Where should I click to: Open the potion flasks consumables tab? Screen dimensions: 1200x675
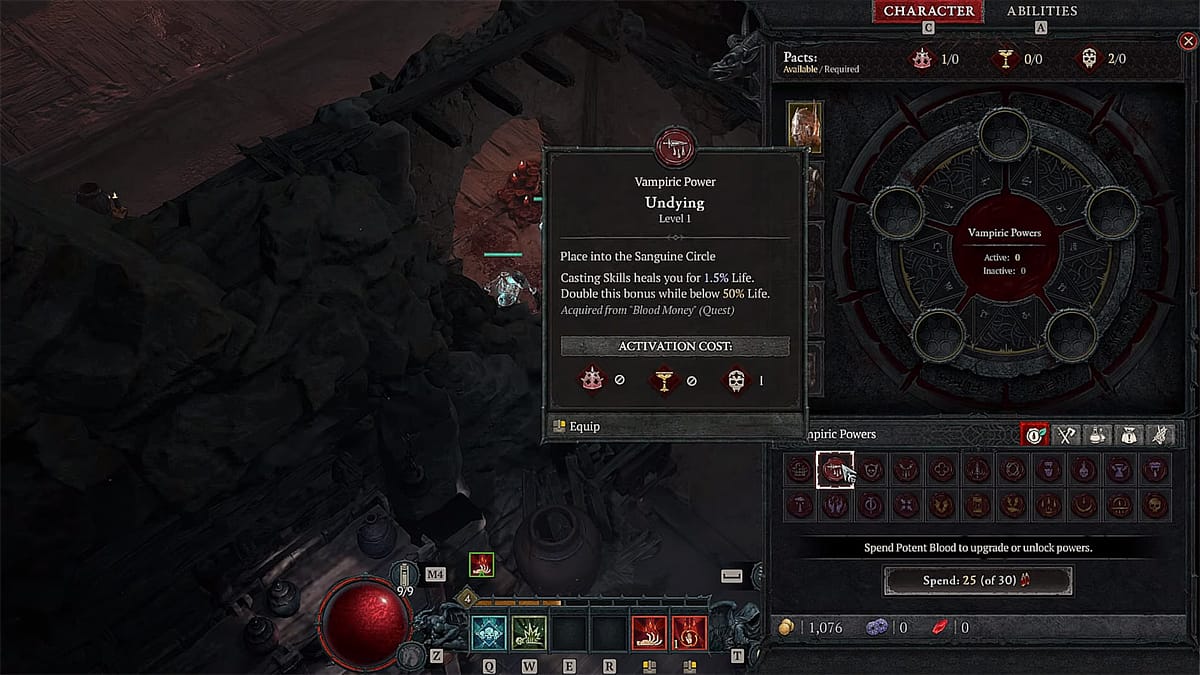click(x=1098, y=435)
